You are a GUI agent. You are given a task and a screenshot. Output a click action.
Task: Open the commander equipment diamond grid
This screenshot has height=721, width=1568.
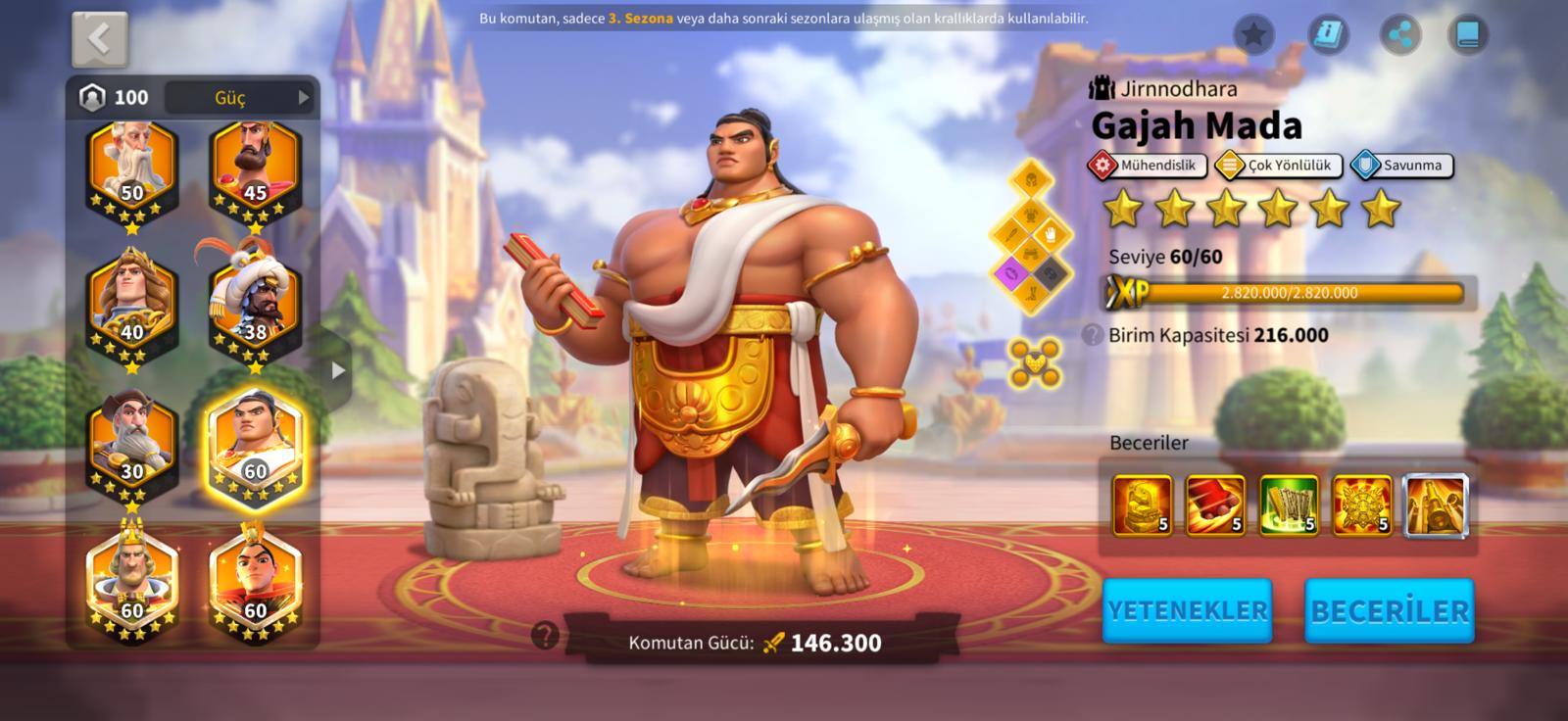tap(1032, 236)
